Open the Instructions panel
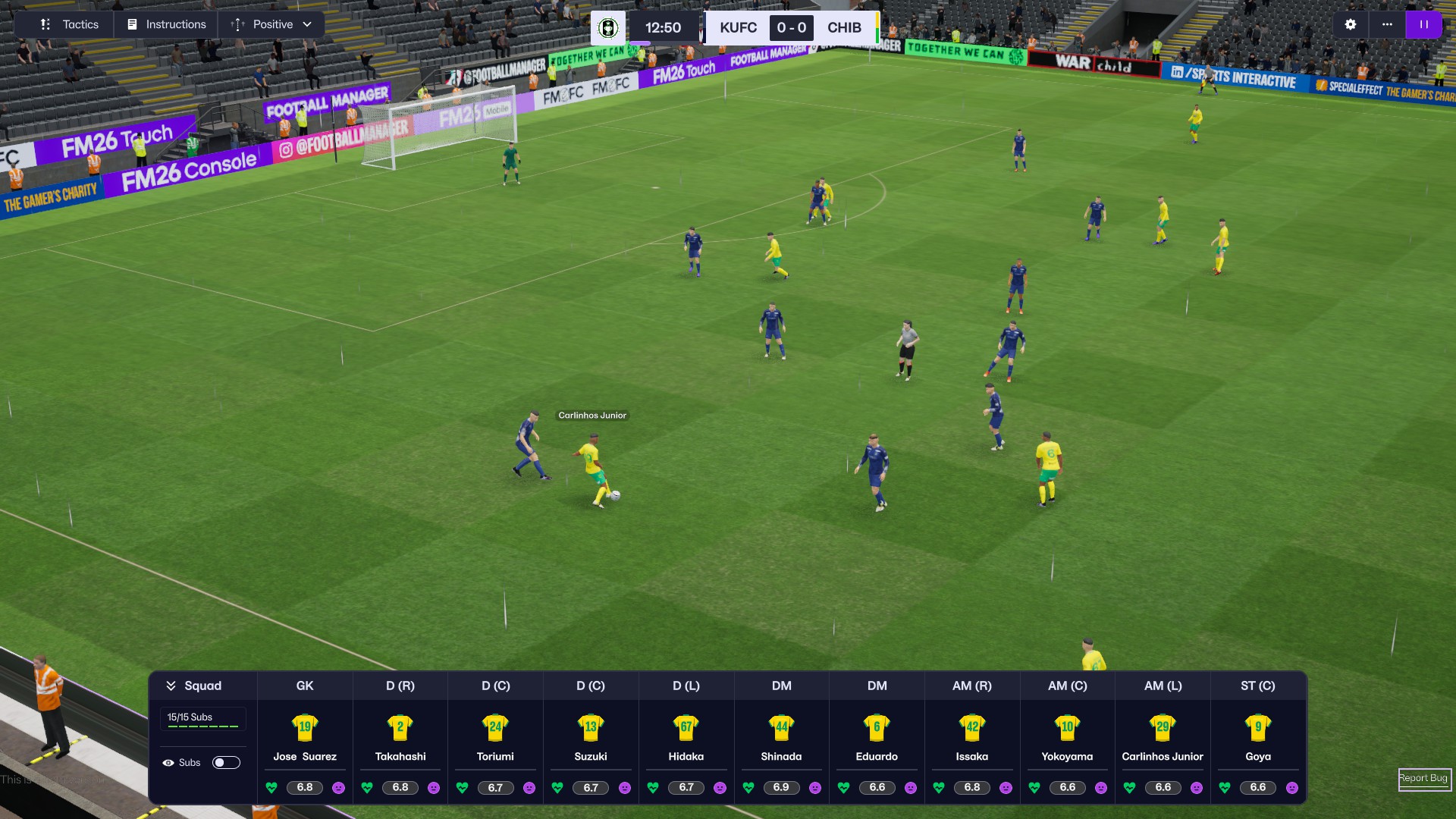1456x819 pixels. pyautogui.click(x=167, y=24)
